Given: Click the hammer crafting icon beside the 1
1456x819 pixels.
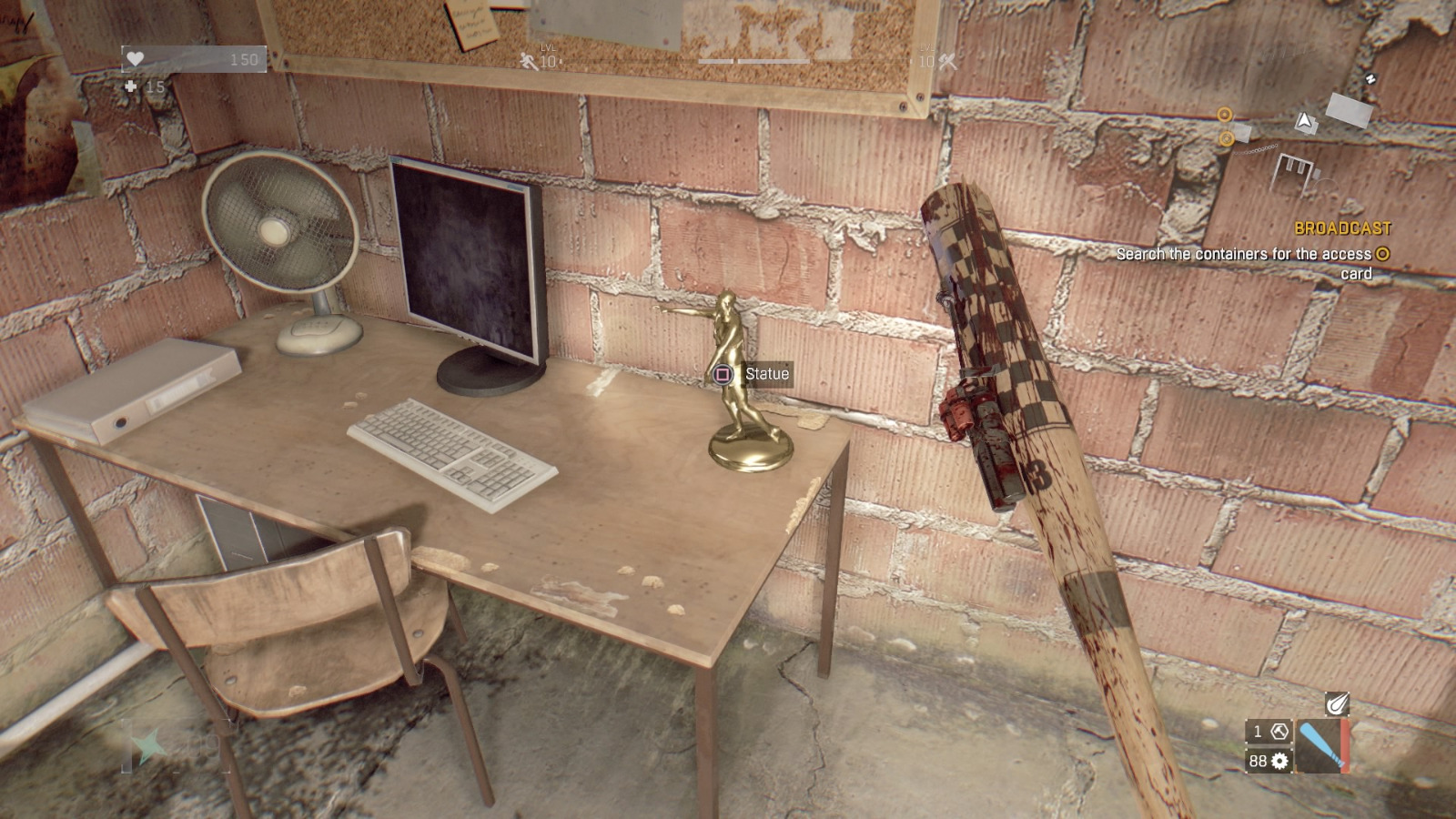Looking at the screenshot, I should click(x=1279, y=731).
